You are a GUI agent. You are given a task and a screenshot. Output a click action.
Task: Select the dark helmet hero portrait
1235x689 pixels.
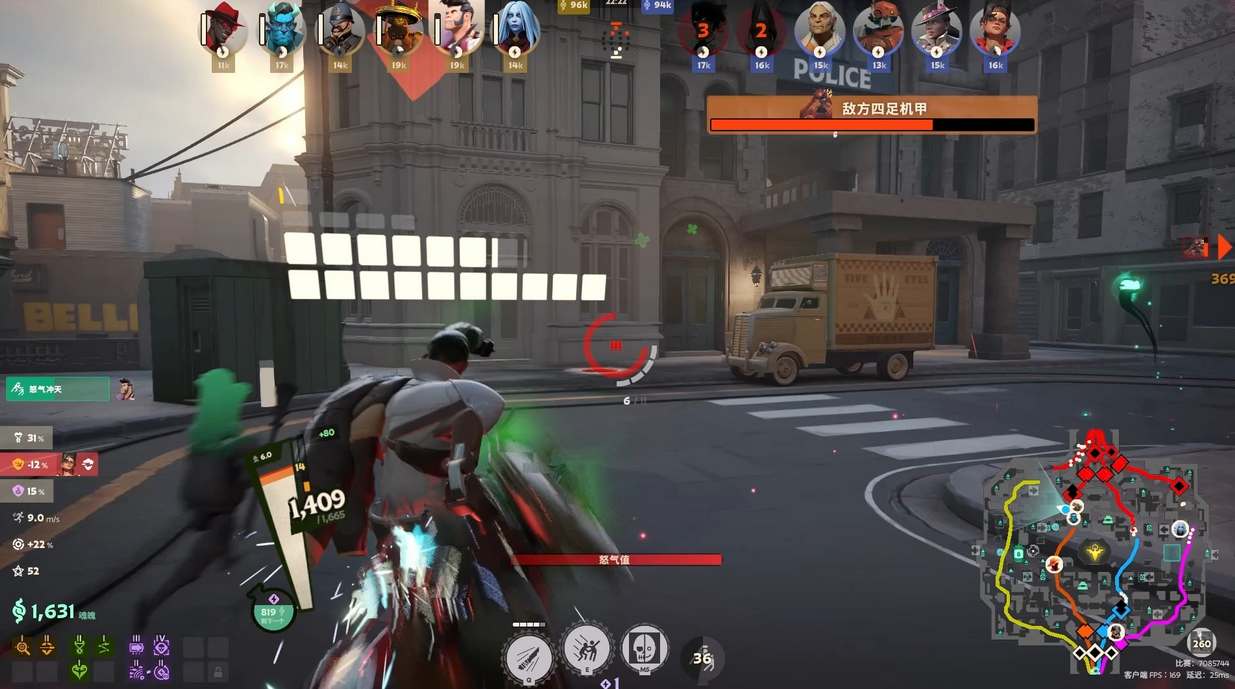tap(340, 31)
